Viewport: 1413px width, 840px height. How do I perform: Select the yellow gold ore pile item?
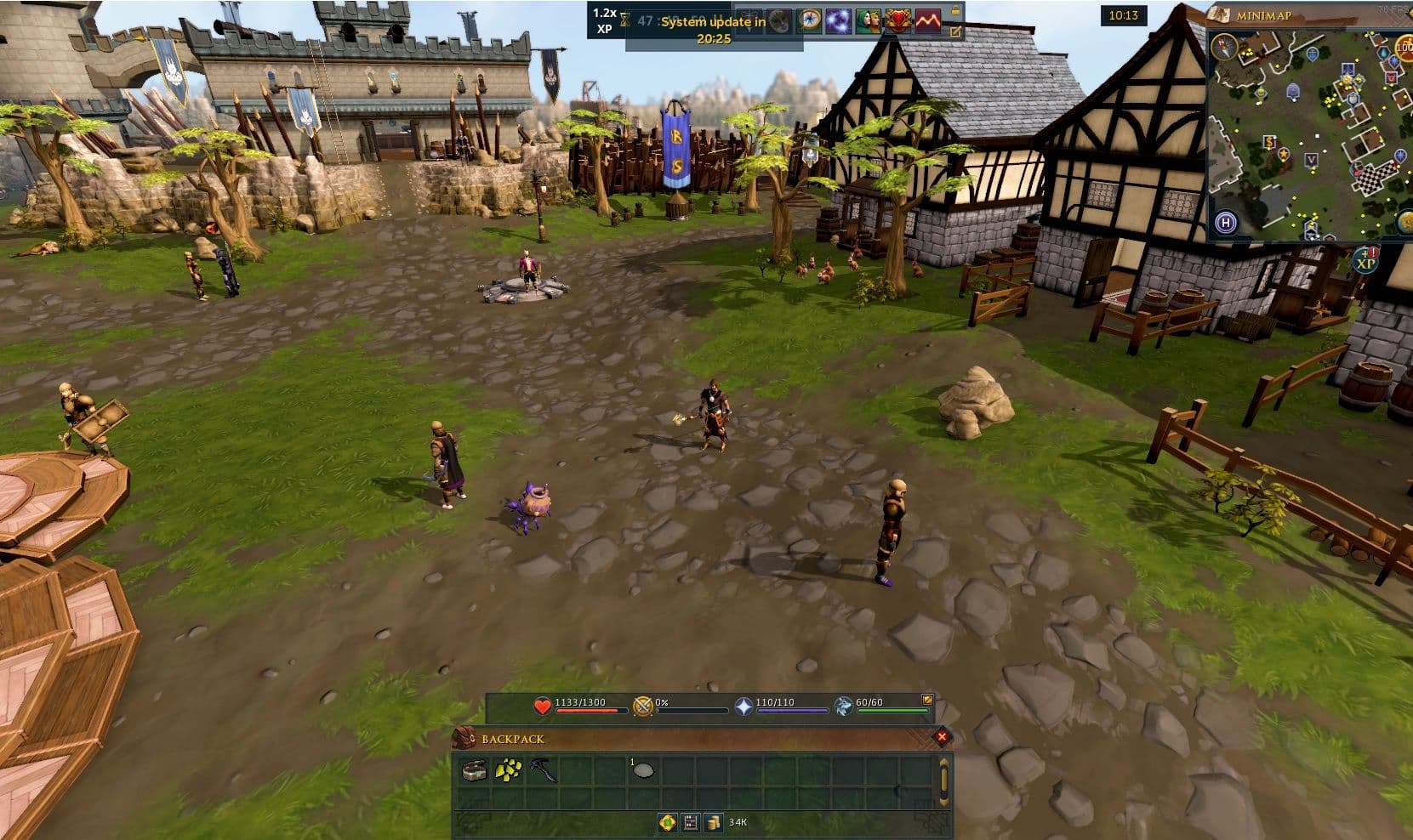pos(509,770)
